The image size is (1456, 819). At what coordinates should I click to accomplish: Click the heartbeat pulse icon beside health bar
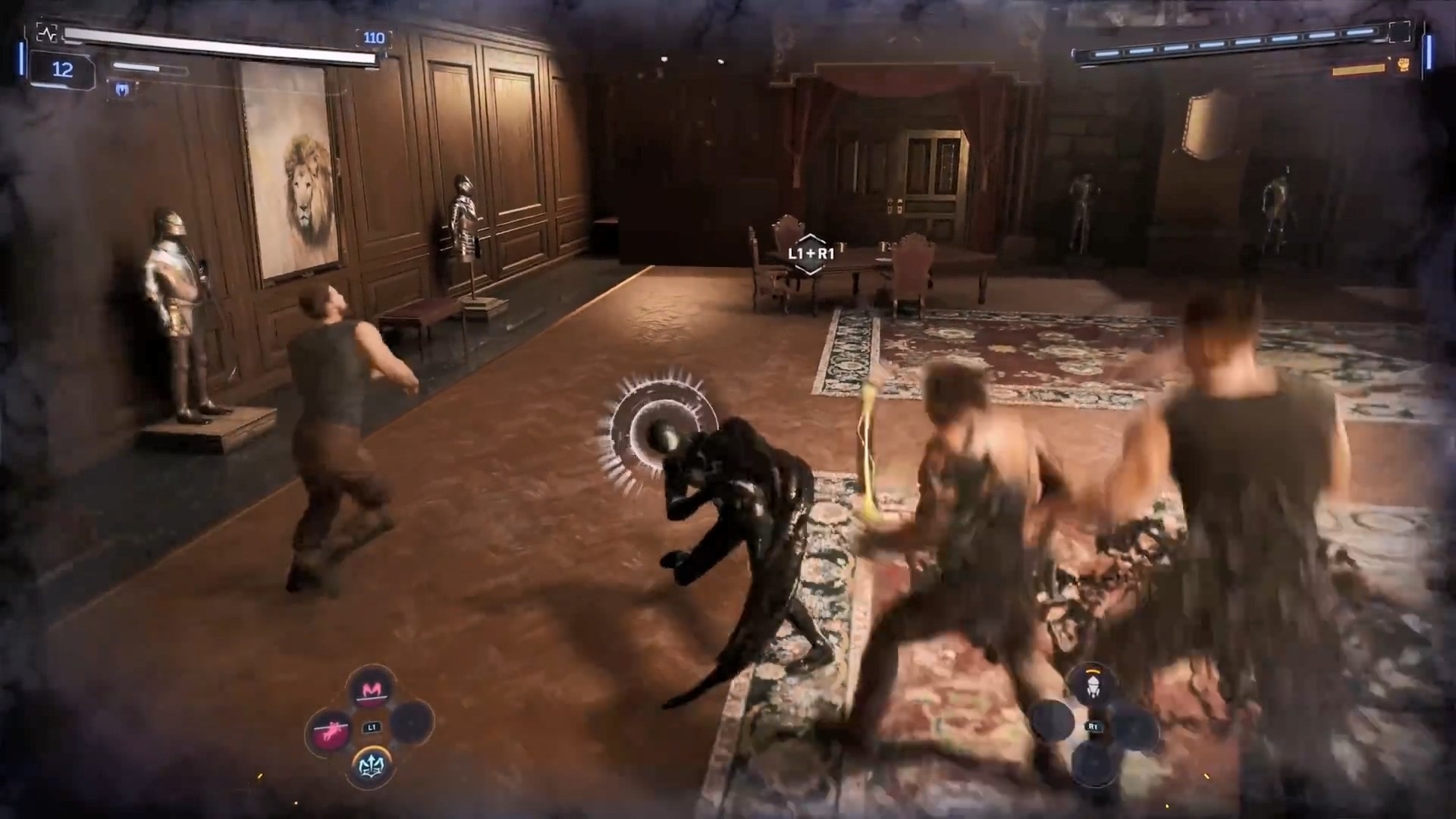47,33
